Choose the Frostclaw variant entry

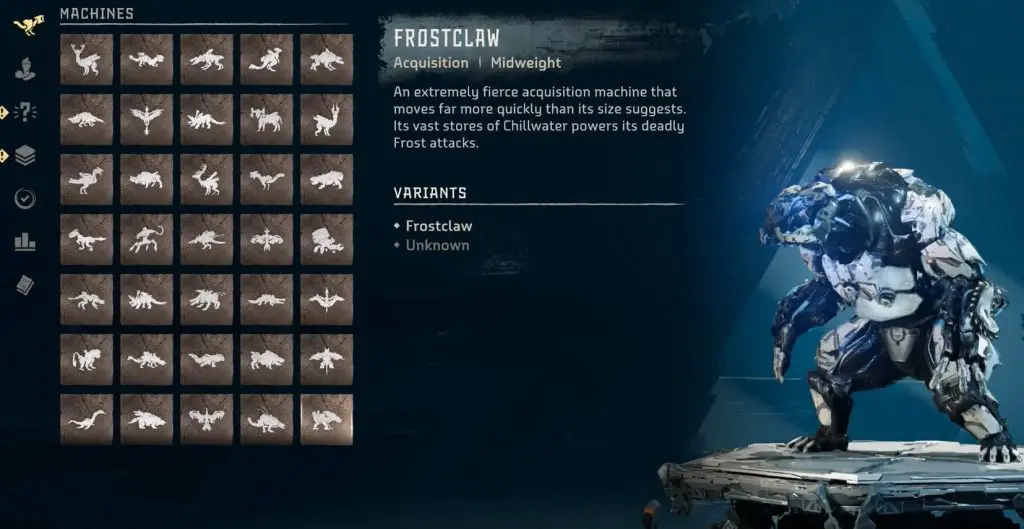pos(438,226)
